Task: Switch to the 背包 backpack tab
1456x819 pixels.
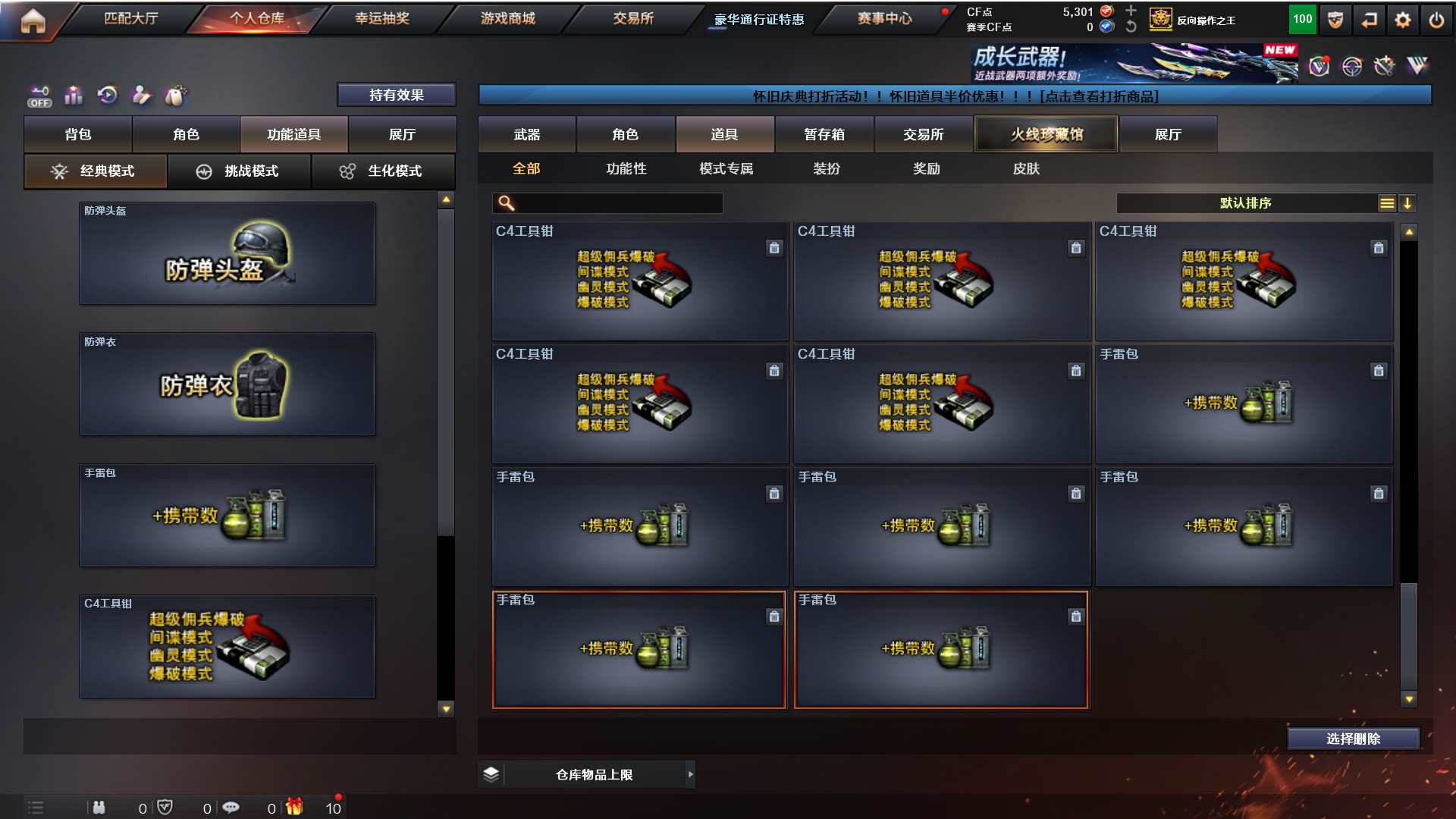Action: (78, 134)
